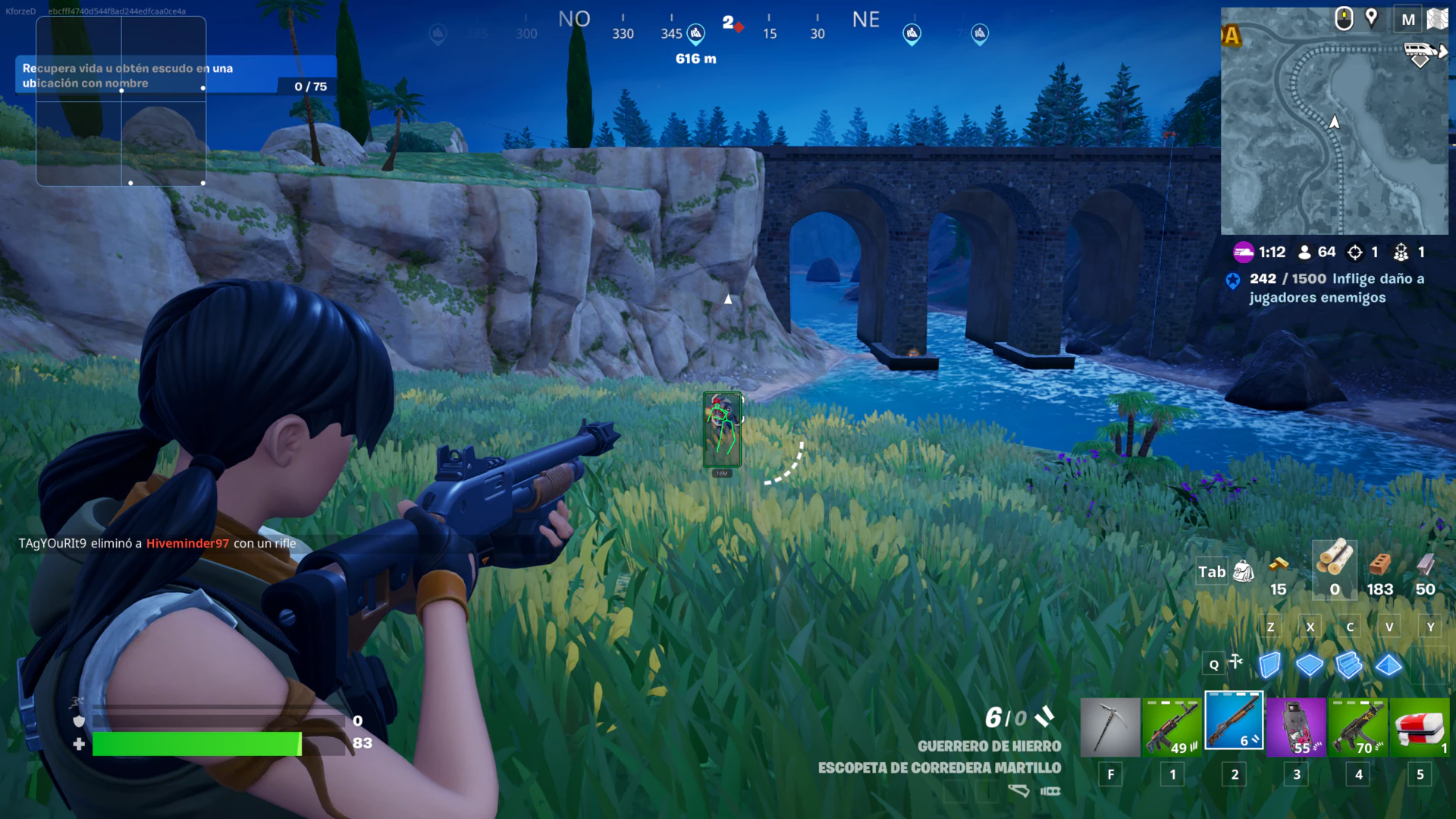The width and height of the screenshot is (1456, 819).
Task: Equip the submachine gun with 70 ammo
Action: click(x=1358, y=727)
